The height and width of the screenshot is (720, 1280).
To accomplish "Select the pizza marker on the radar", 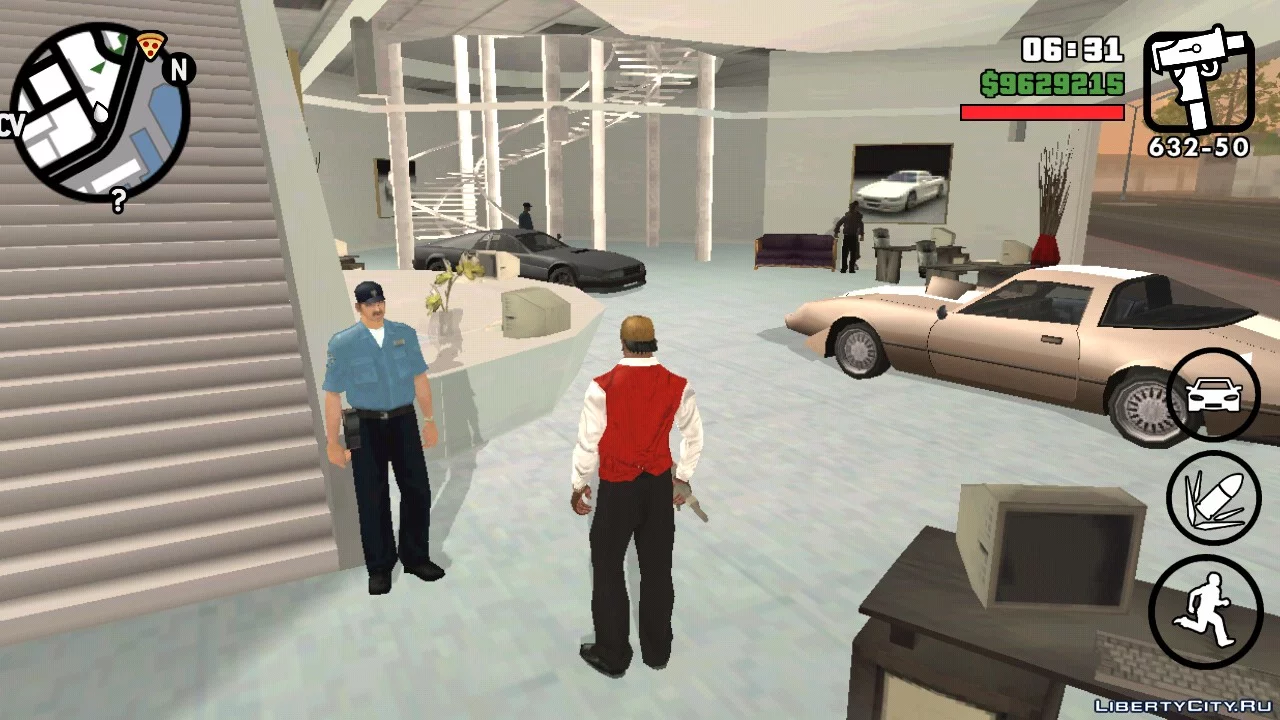I will click(x=151, y=45).
